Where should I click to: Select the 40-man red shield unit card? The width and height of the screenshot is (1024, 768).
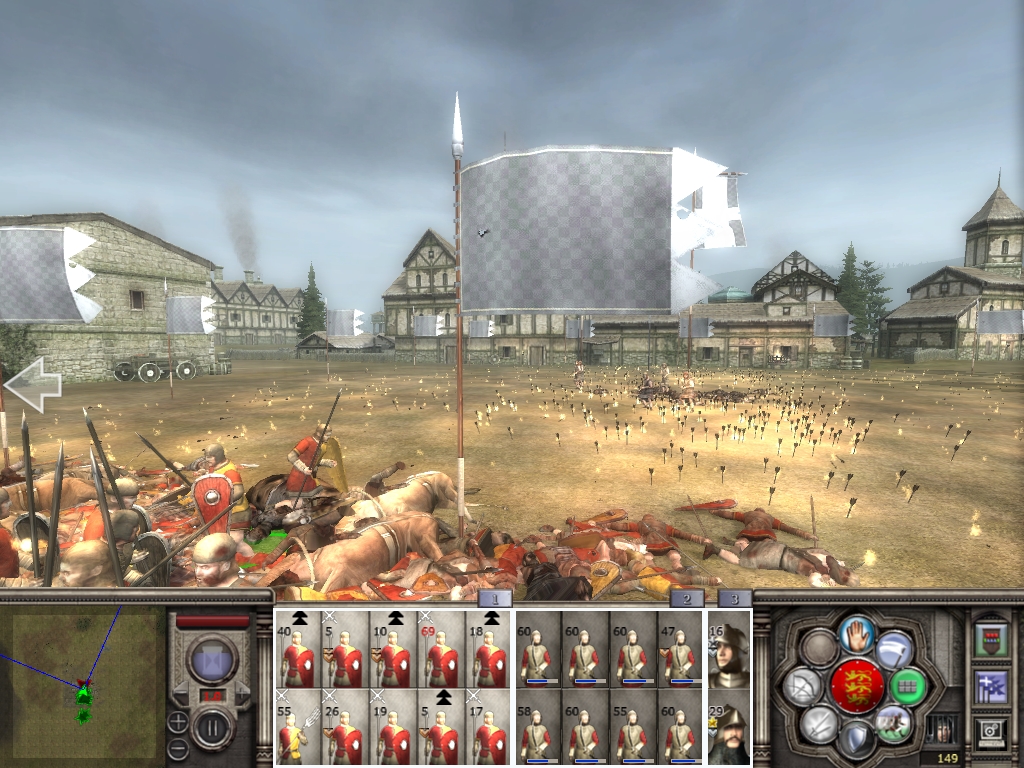pyautogui.click(x=298, y=649)
